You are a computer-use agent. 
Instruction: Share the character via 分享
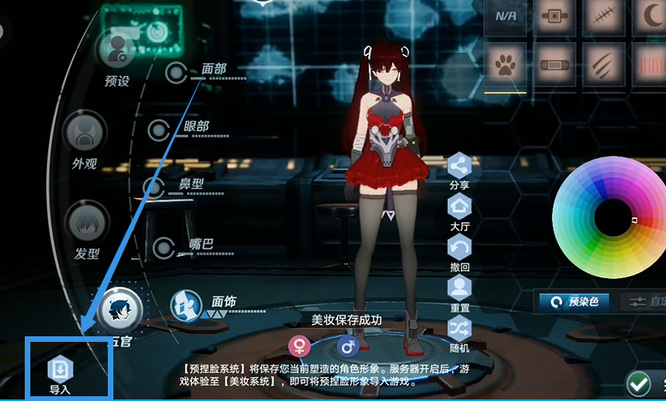click(459, 166)
